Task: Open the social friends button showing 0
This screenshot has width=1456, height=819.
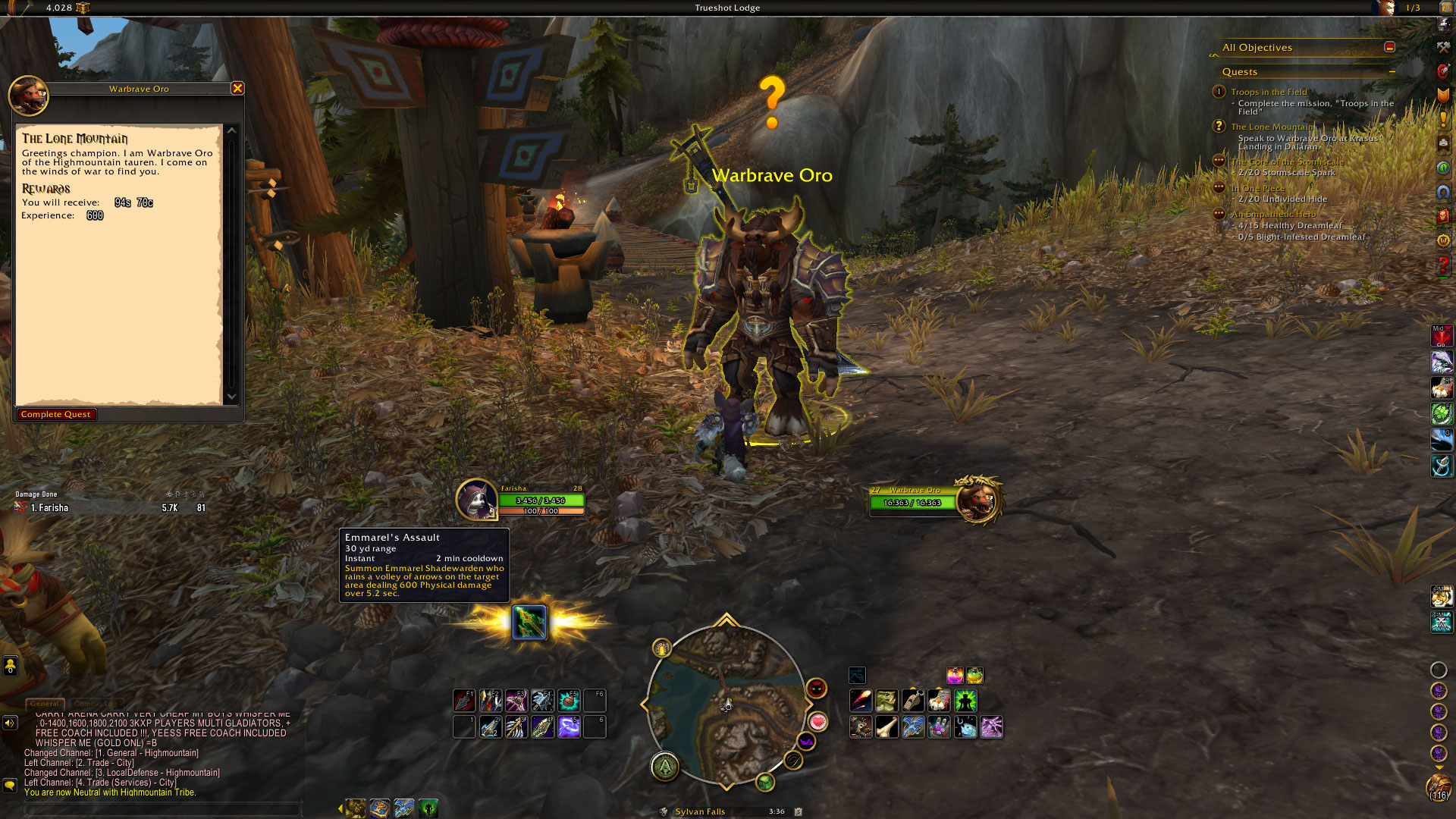Action: [x=10, y=666]
